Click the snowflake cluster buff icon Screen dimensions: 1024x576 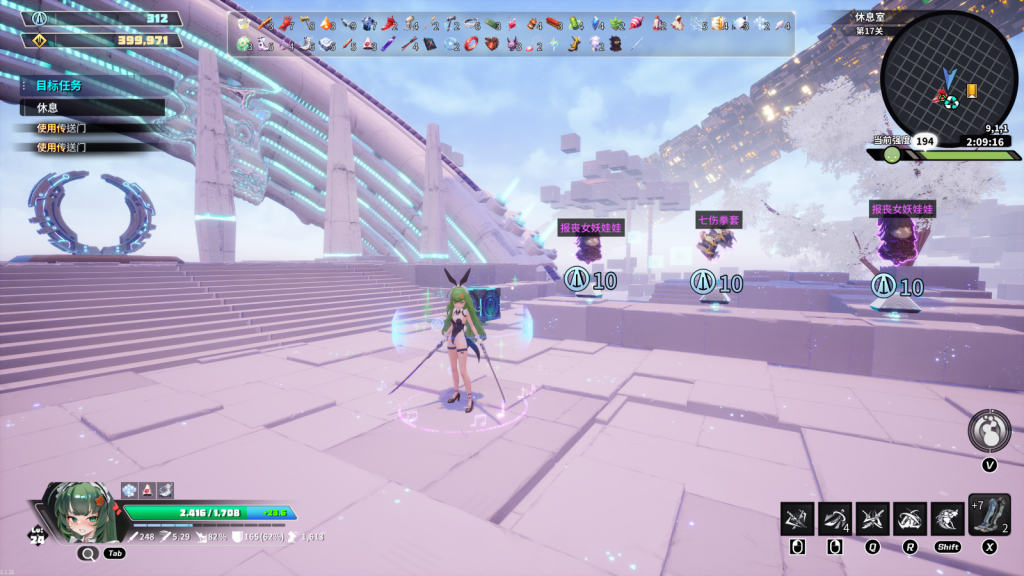point(129,489)
